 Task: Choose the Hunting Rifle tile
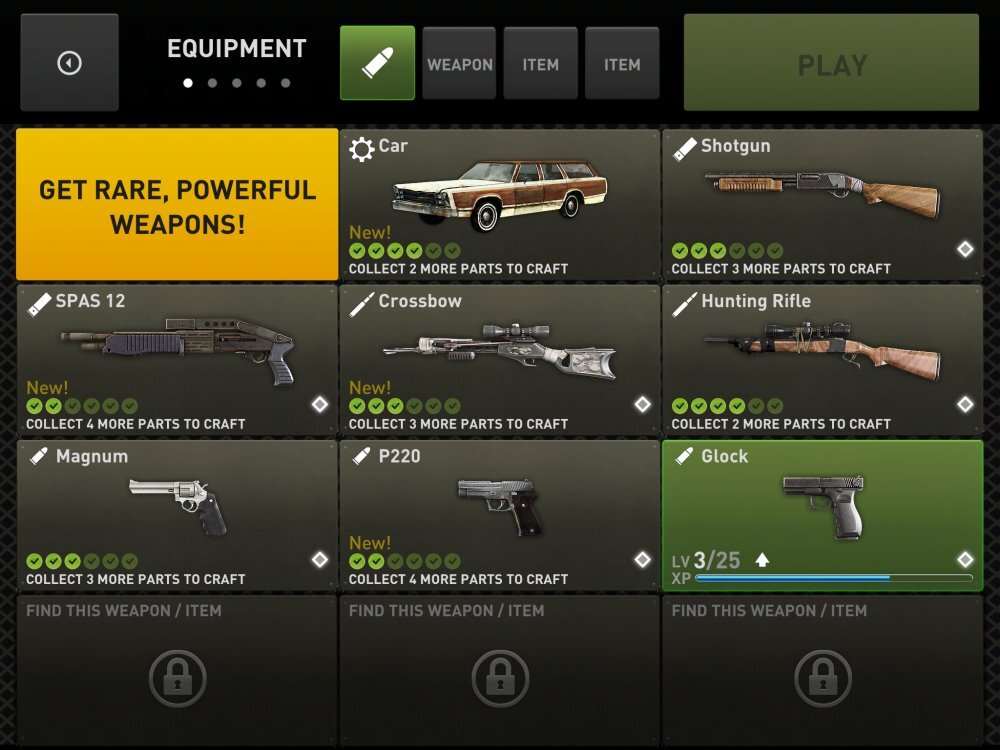(x=822, y=359)
